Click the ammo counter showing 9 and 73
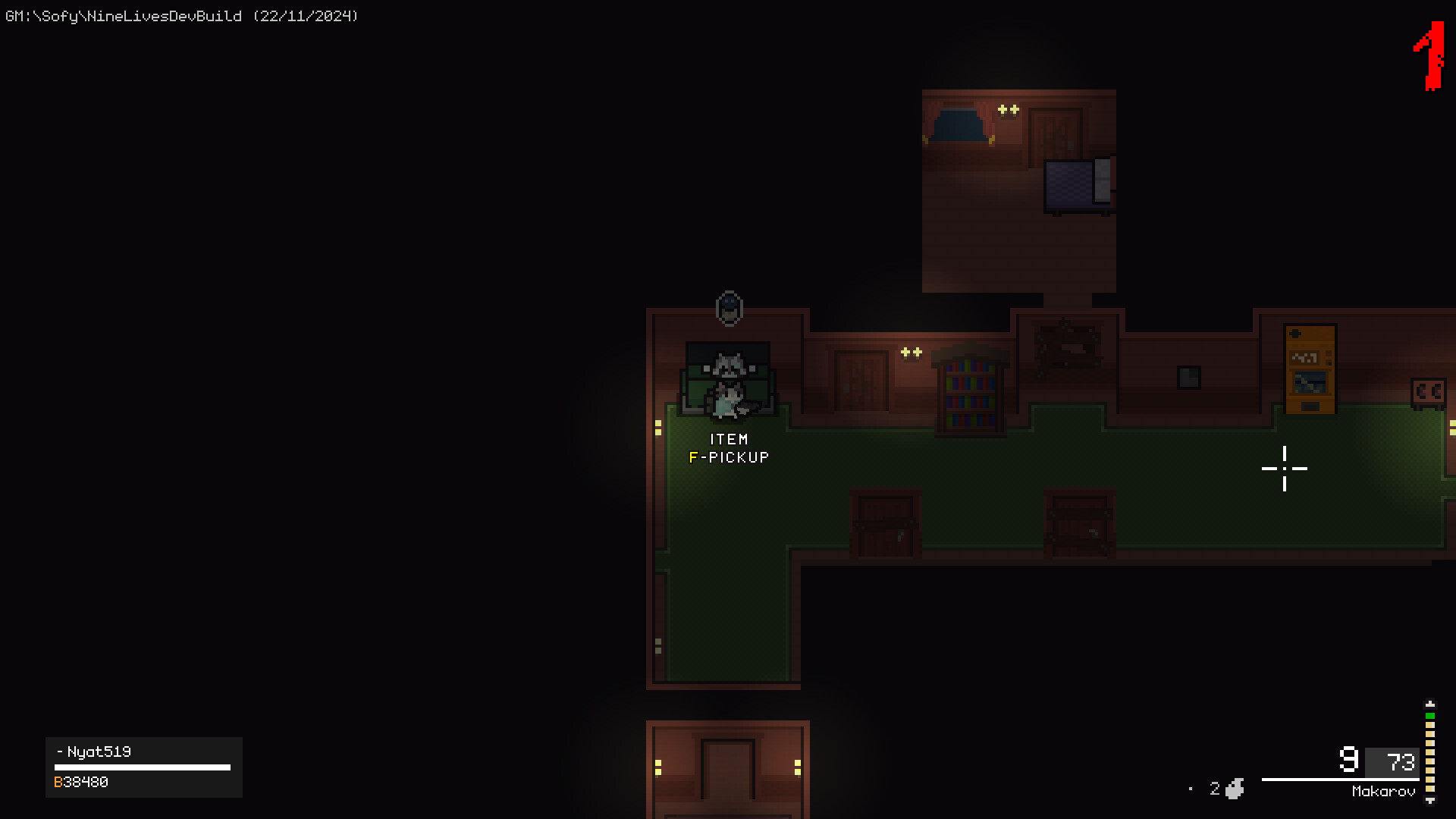Viewport: 1456px width, 819px height. click(1376, 761)
